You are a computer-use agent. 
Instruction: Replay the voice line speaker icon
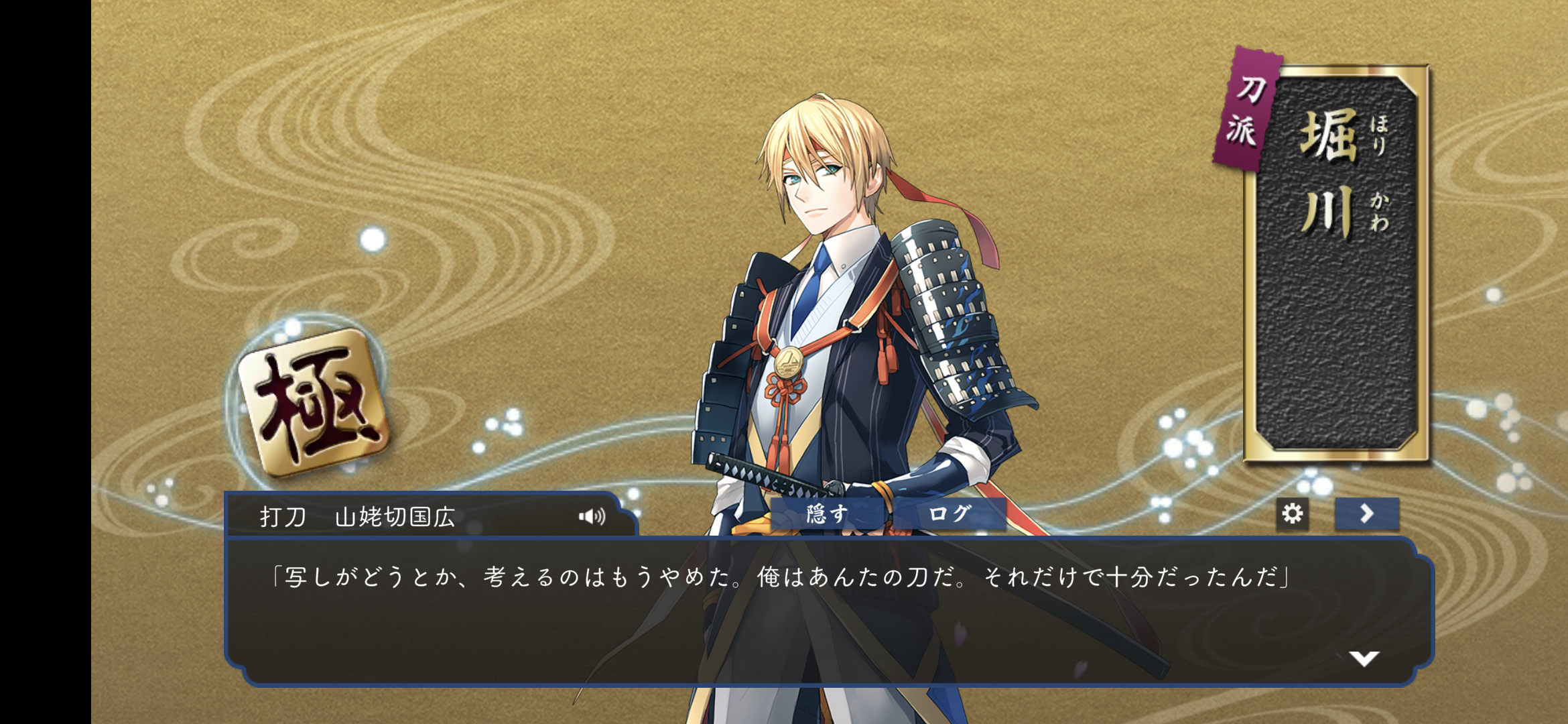(x=592, y=516)
